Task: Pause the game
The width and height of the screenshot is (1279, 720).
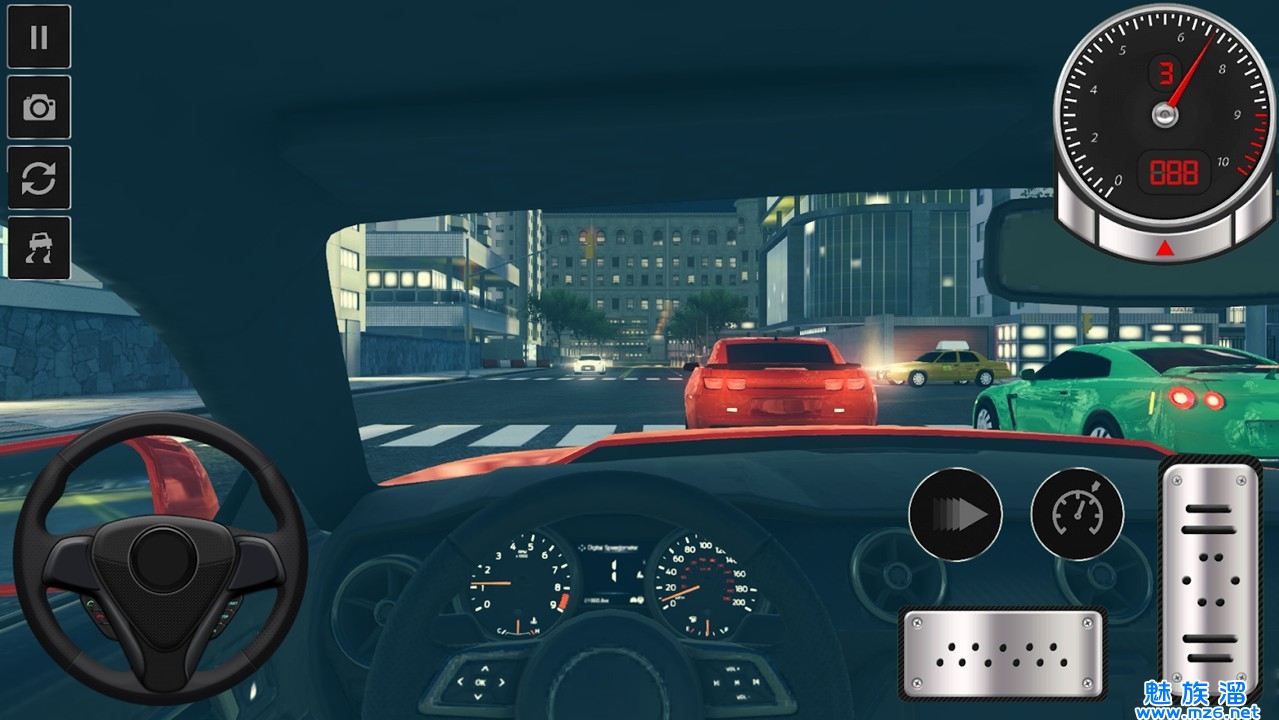Action: pos(39,37)
